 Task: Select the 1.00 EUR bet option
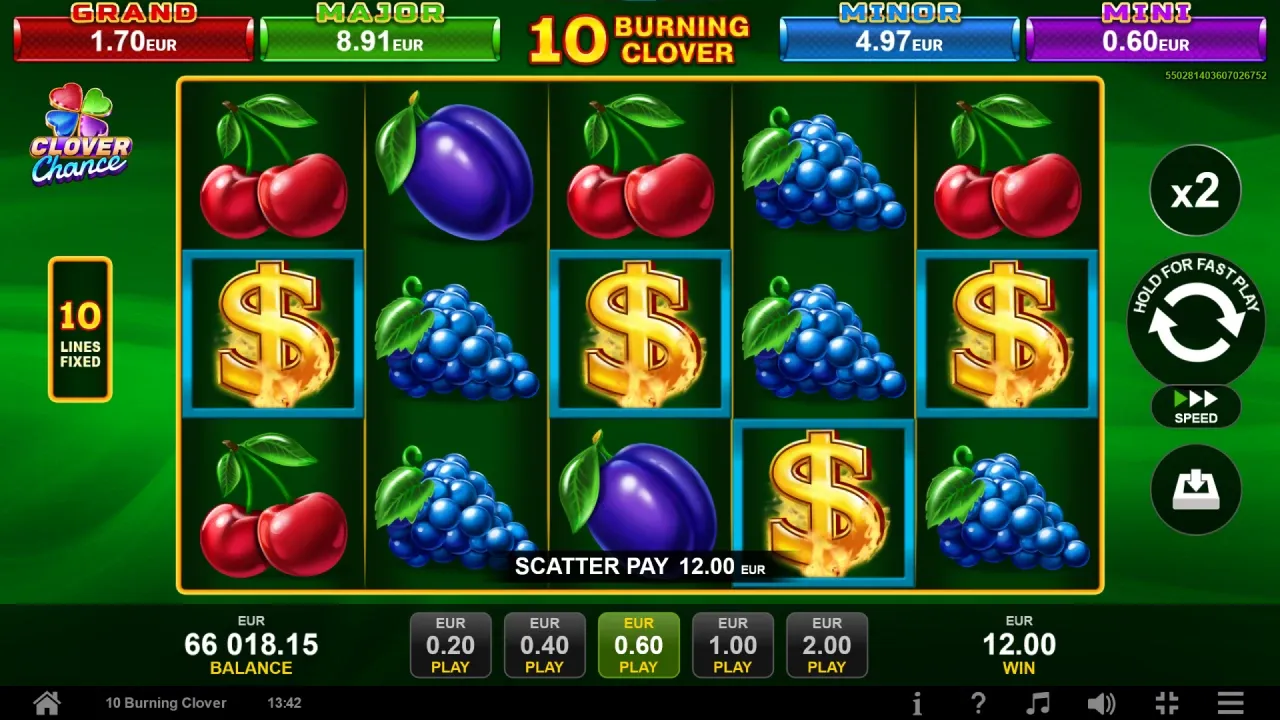pos(733,645)
